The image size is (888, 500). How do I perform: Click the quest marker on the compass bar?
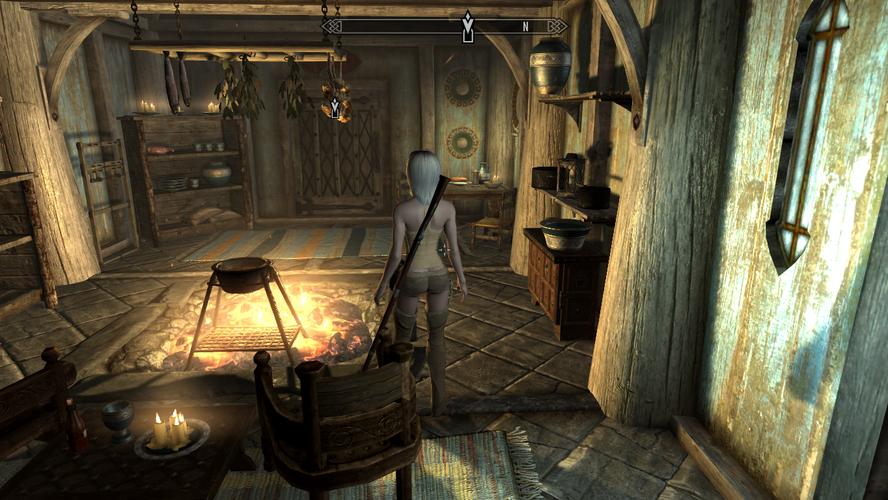pyautogui.click(x=467, y=26)
